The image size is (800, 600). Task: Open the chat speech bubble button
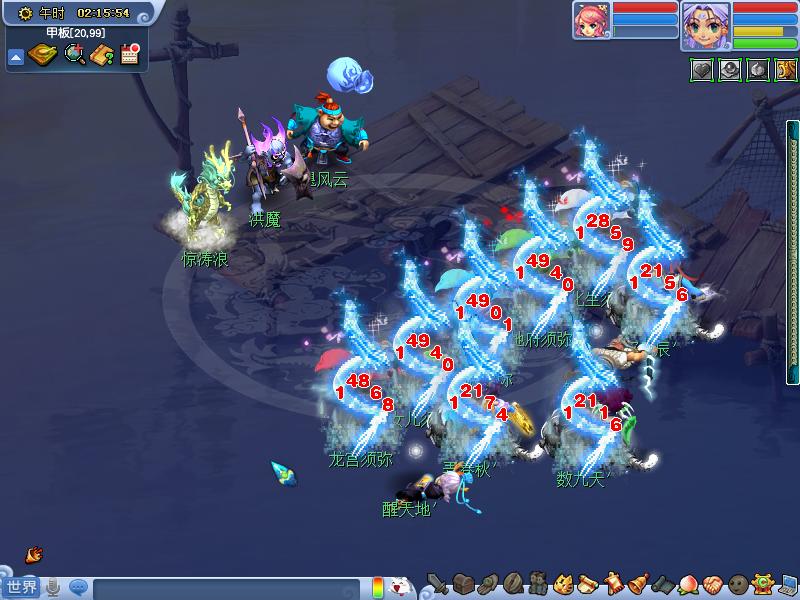[77, 587]
